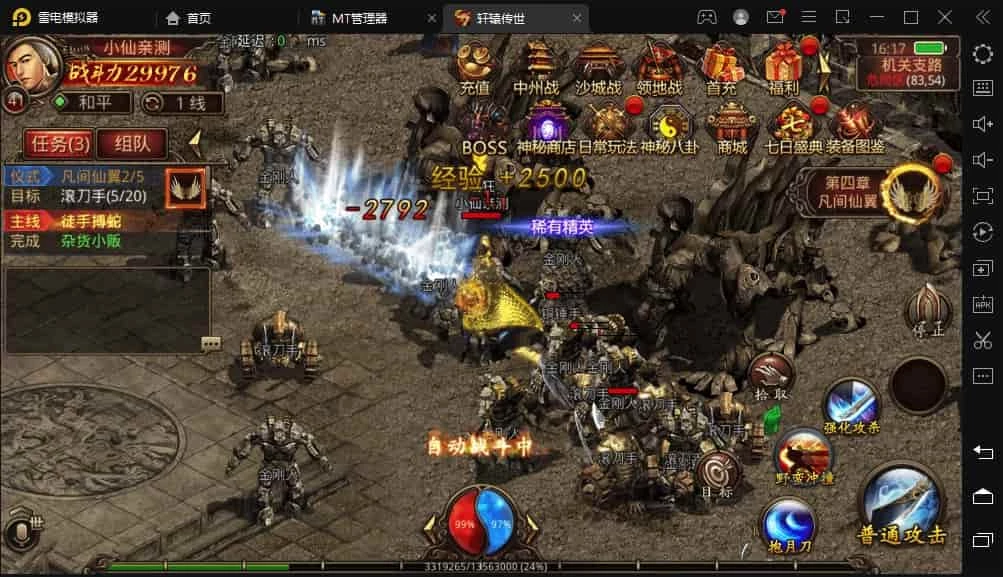
Task: Switch to the 任务(3) quest tab
Action: pos(56,143)
